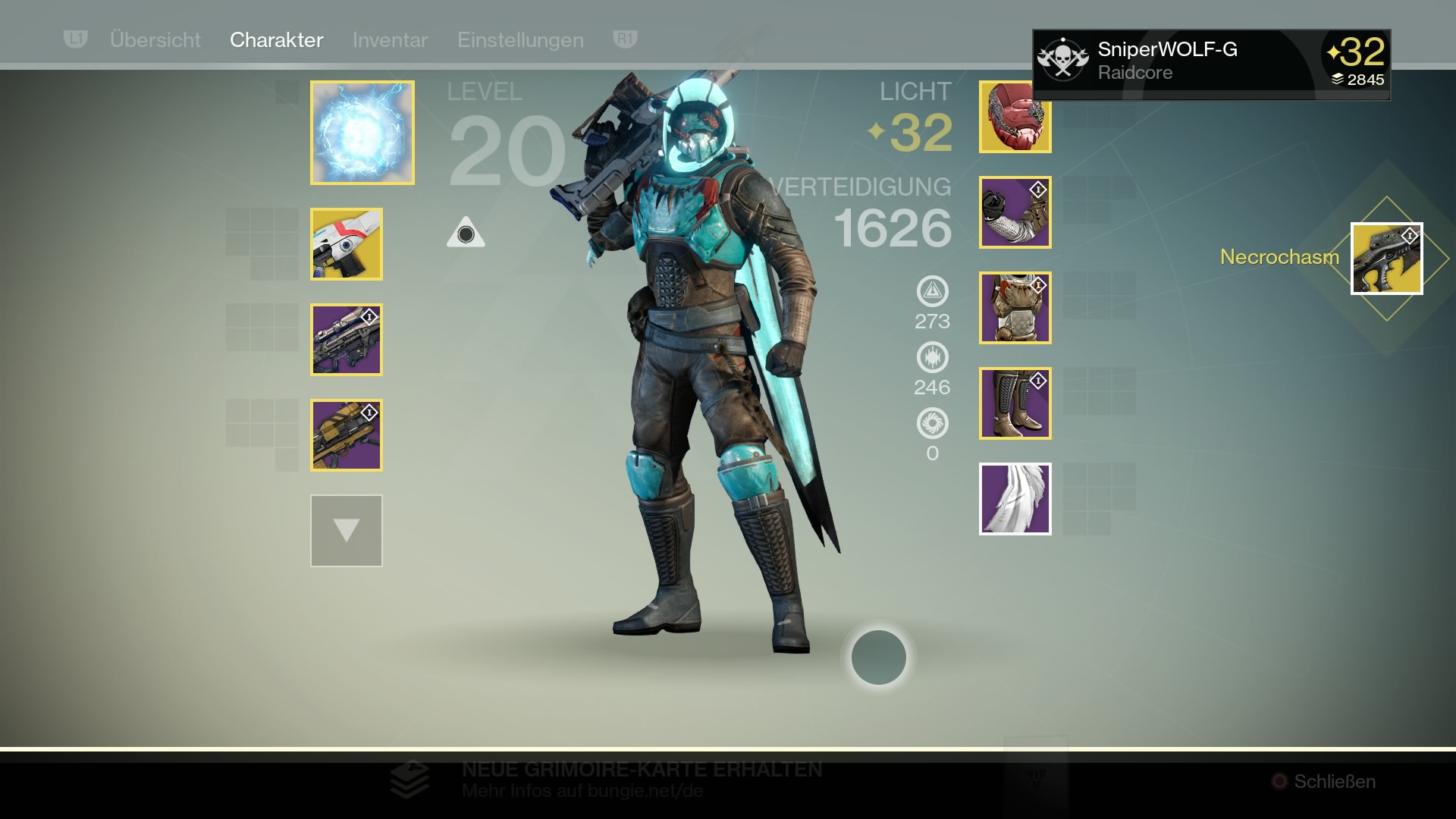
Task: Open the white feather class item slot
Action: [1015, 499]
